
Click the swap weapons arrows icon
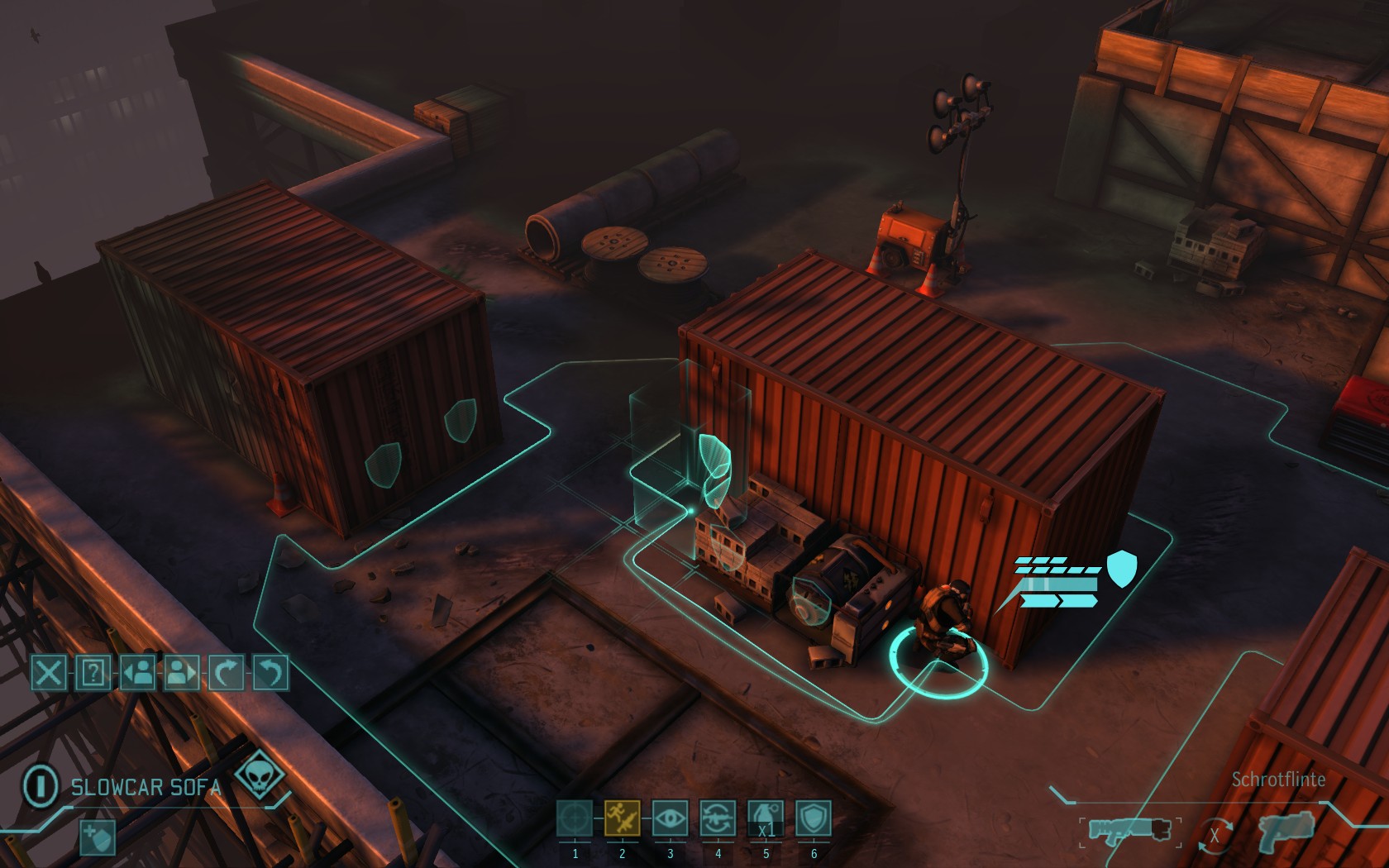tap(1215, 835)
